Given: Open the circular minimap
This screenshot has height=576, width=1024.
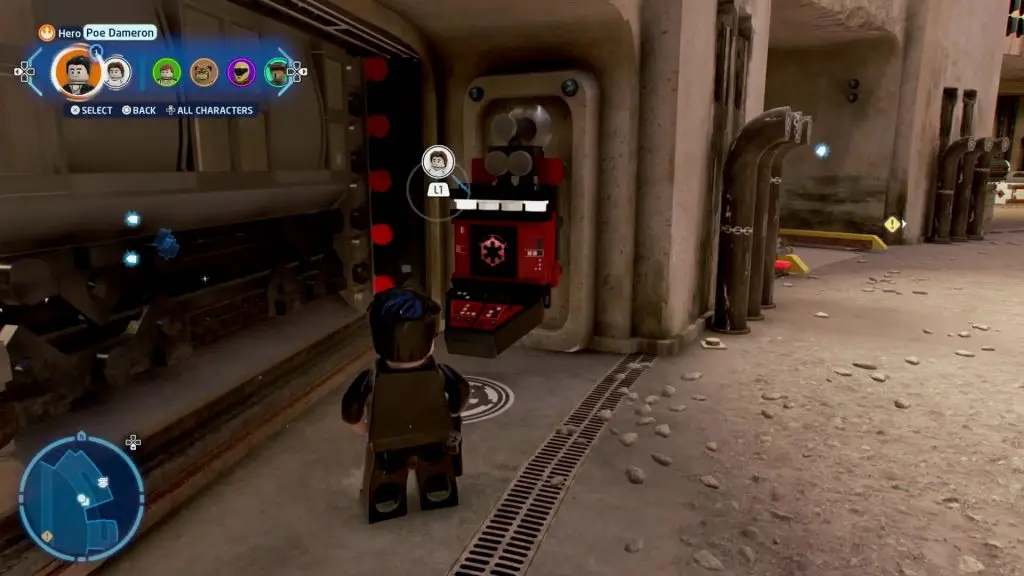Looking at the screenshot, I should click(81, 497).
